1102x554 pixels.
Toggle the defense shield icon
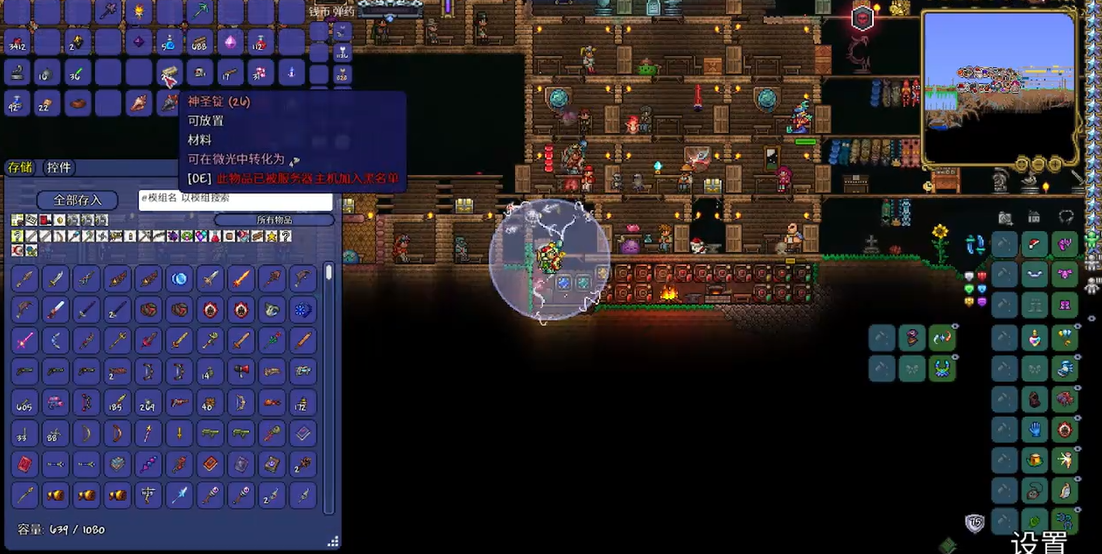tap(974, 523)
